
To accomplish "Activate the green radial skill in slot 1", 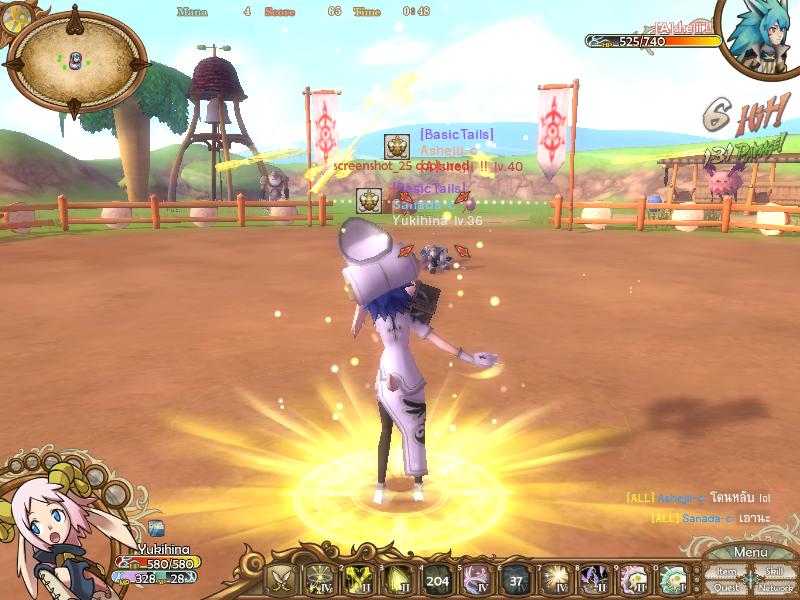I will (x=320, y=579).
